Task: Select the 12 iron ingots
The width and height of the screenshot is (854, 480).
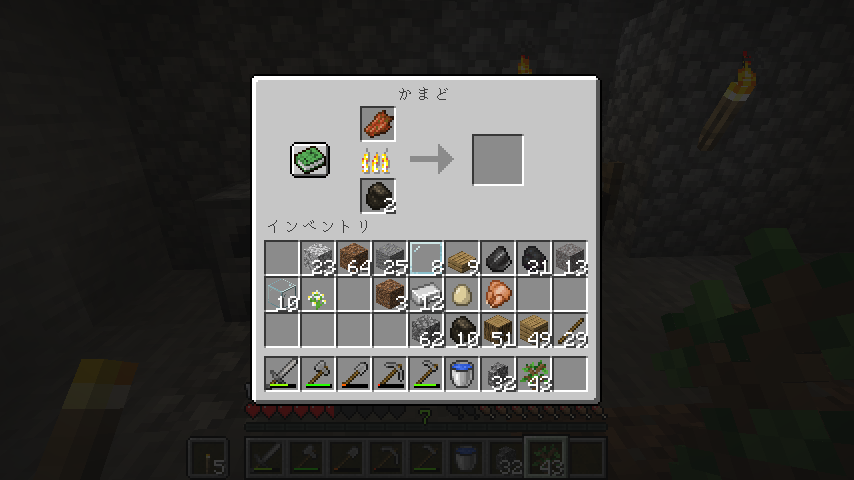Action: pyautogui.click(x=426, y=295)
